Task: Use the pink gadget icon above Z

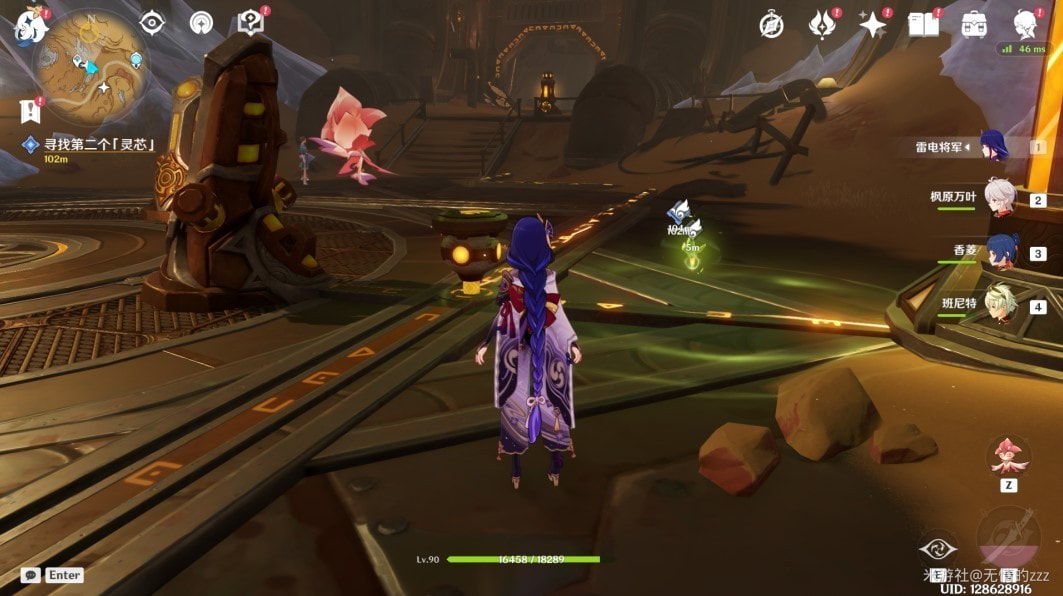Action: click(1008, 457)
